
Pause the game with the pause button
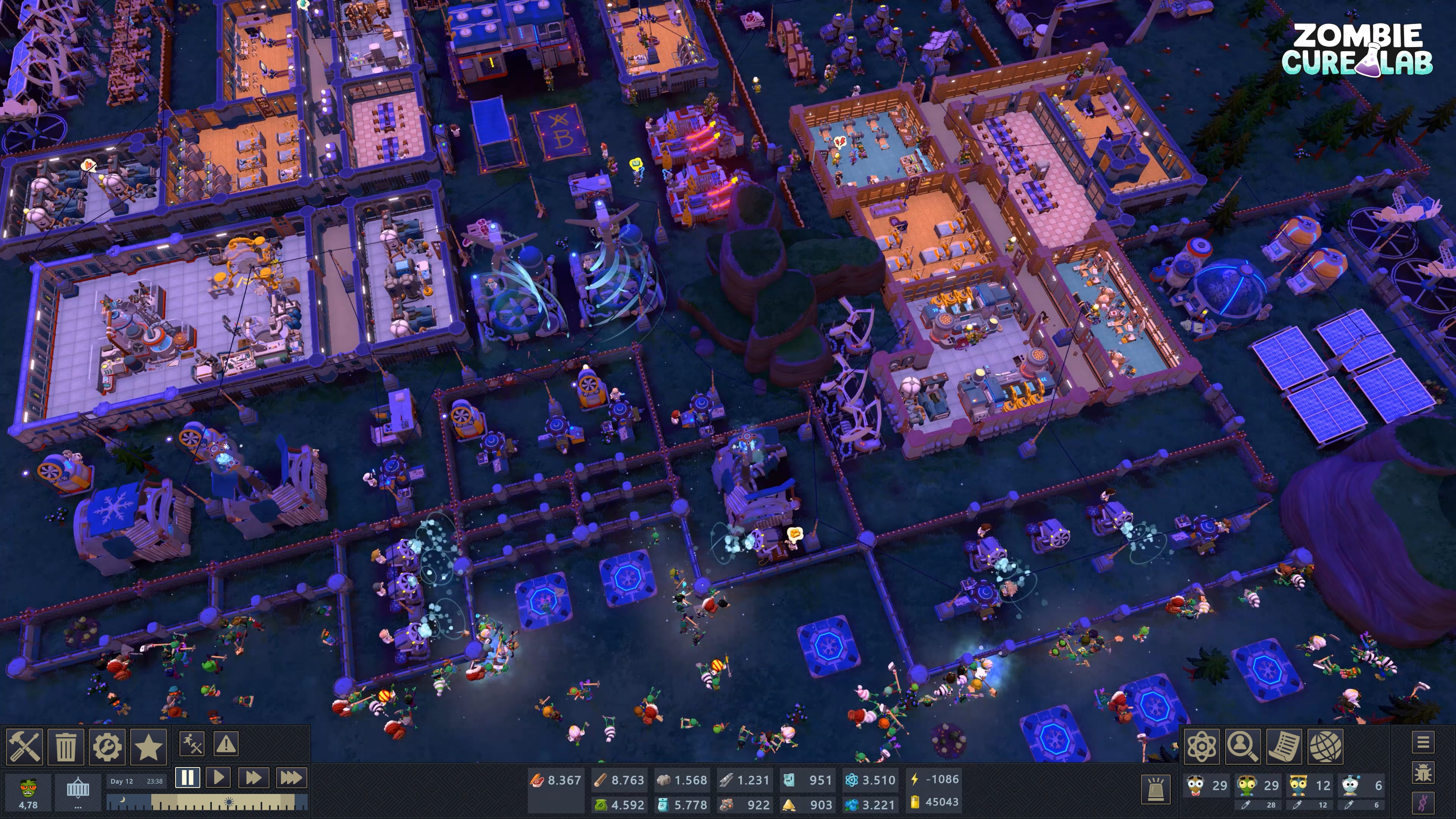coord(187,778)
